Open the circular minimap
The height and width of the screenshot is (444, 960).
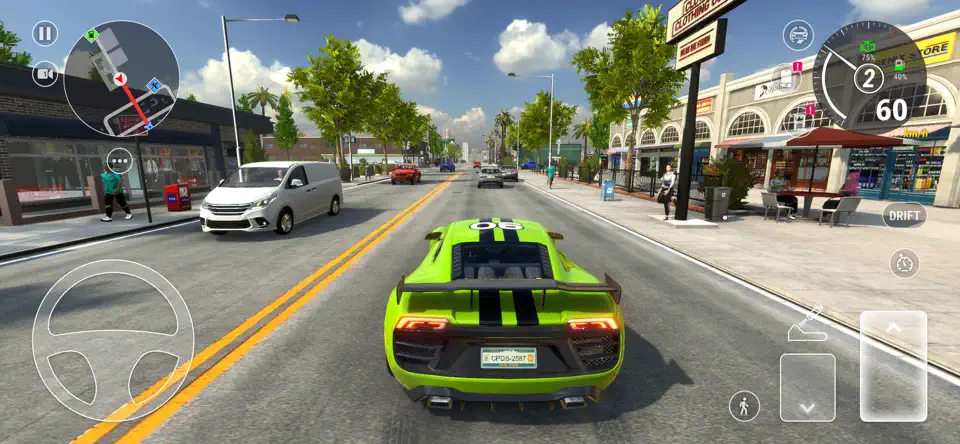point(120,78)
